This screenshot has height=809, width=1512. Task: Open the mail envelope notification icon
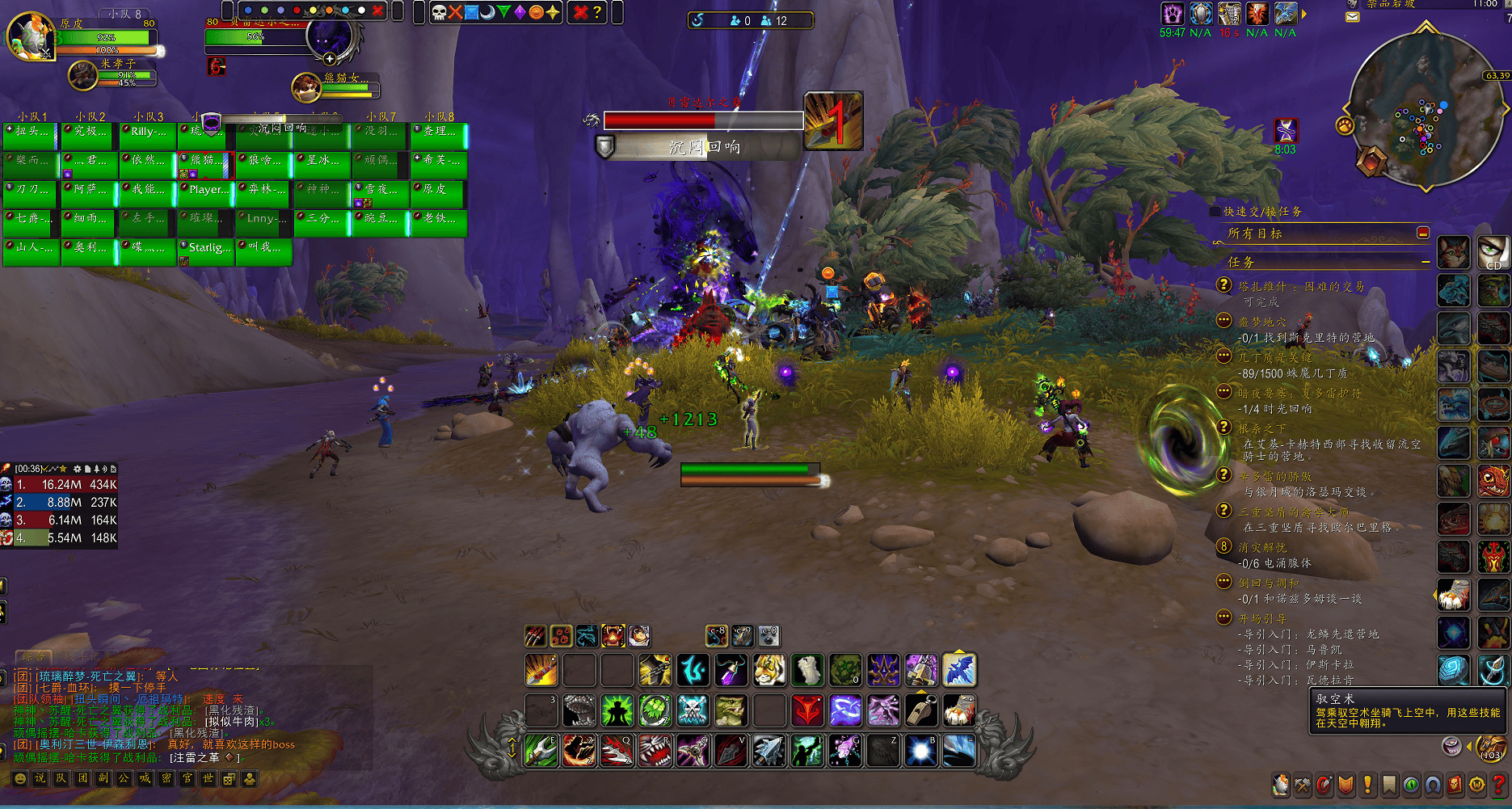click(x=1353, y=17)
